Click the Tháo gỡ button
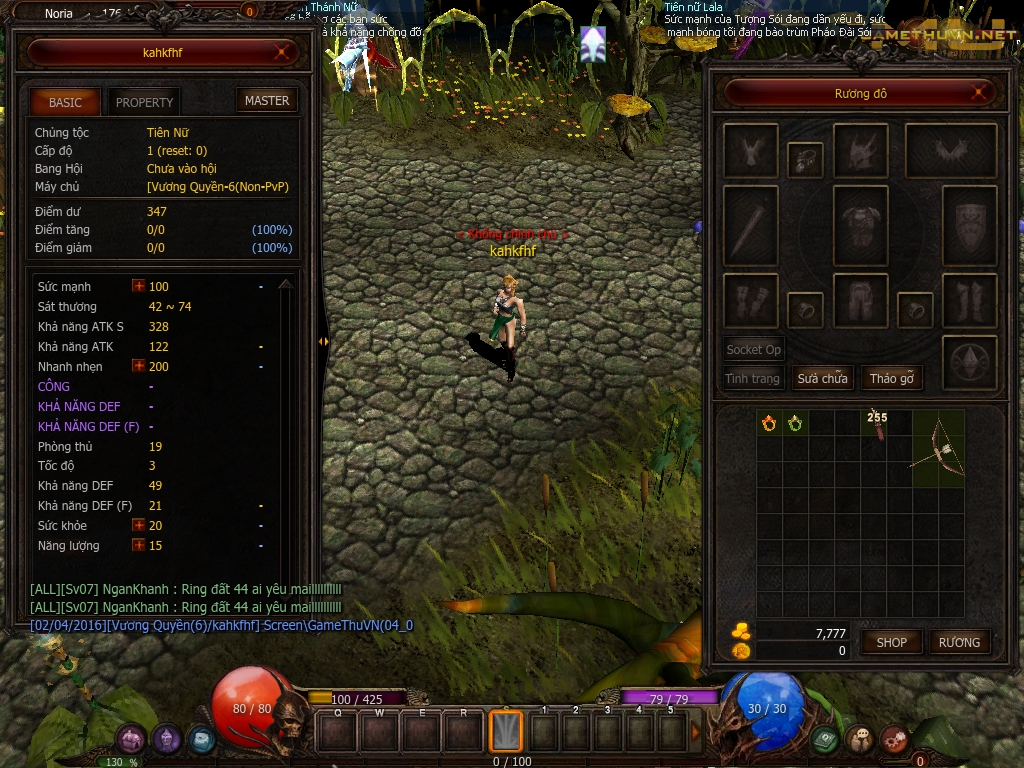1024x768 pixels. pos(891,378)
